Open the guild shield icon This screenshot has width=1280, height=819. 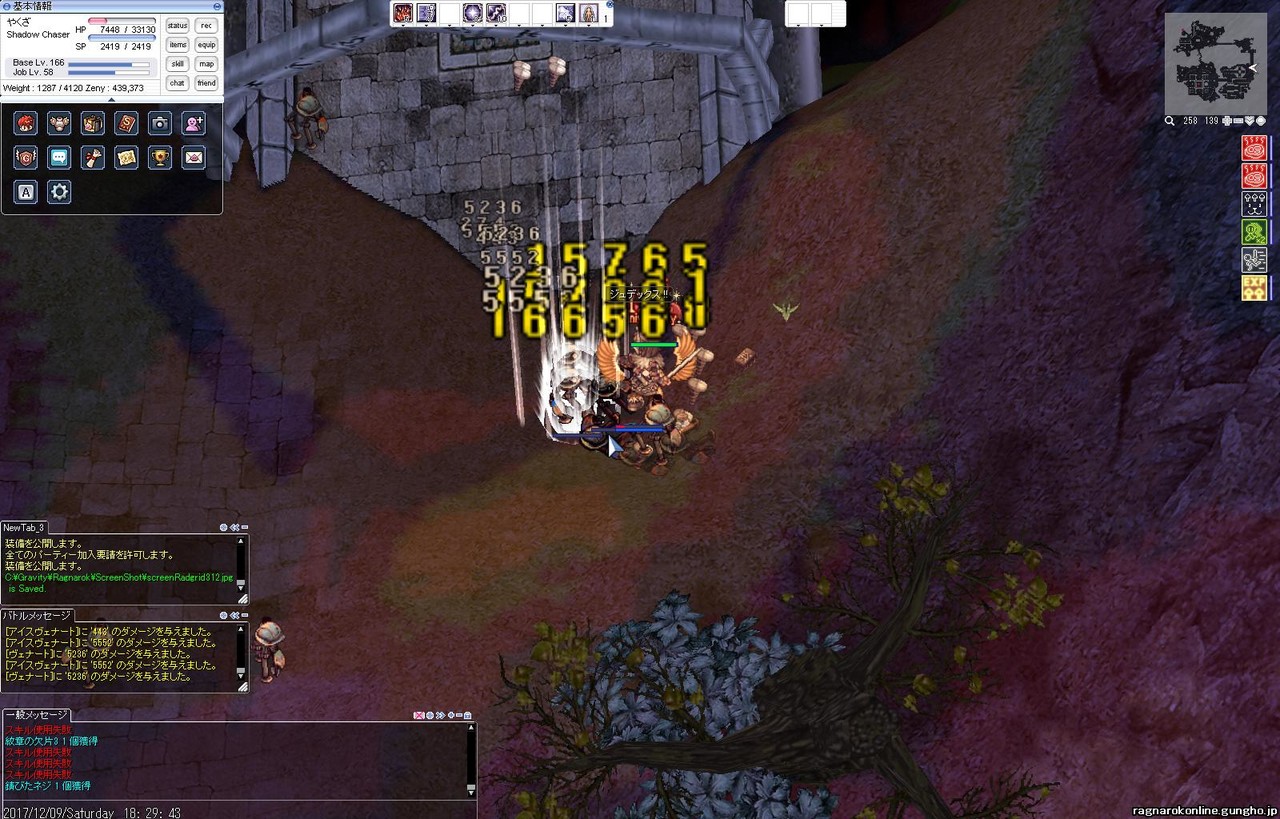pyautogui.click(x=26, y=157)
